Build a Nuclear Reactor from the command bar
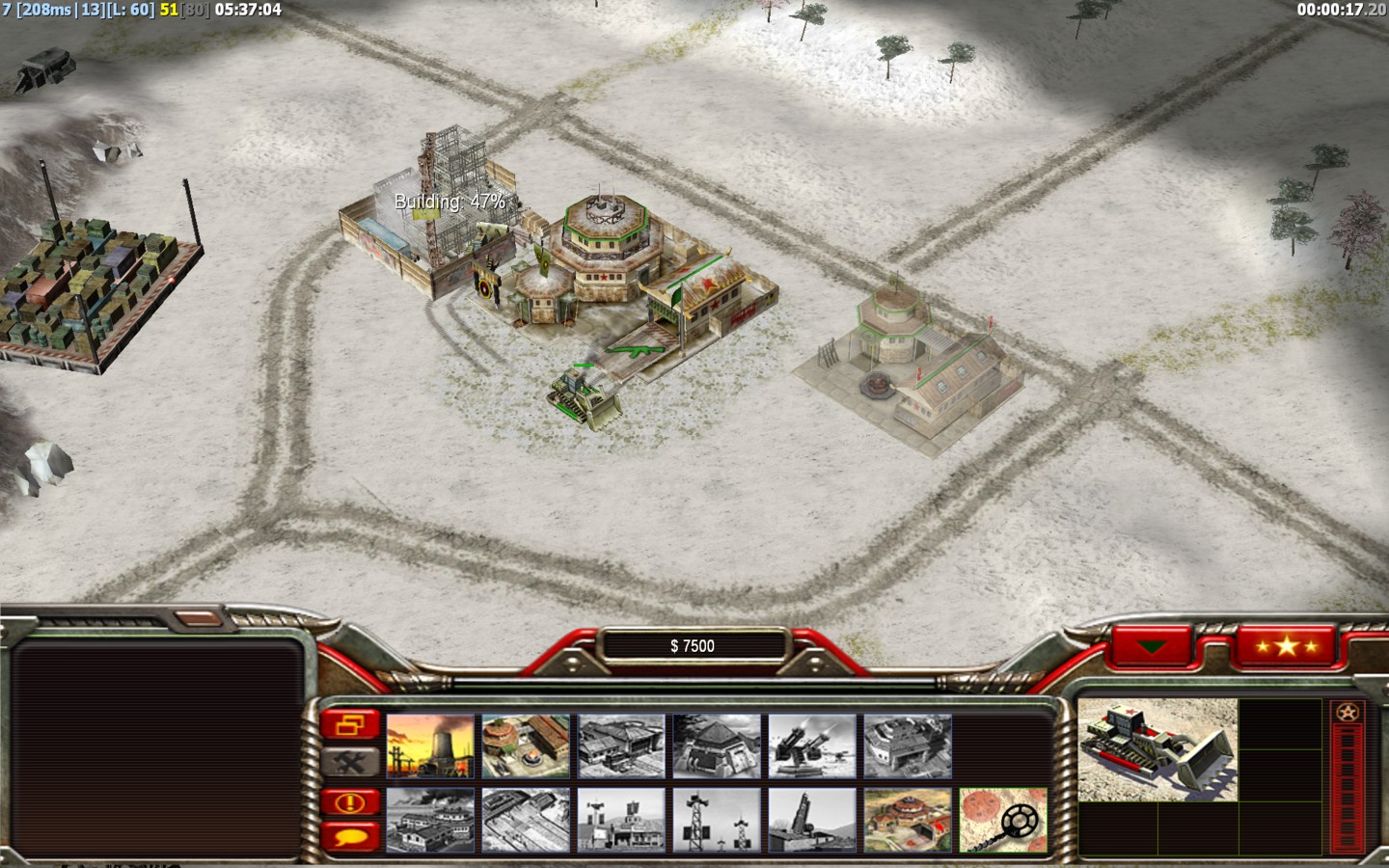1389x868 pixels. 430,746
